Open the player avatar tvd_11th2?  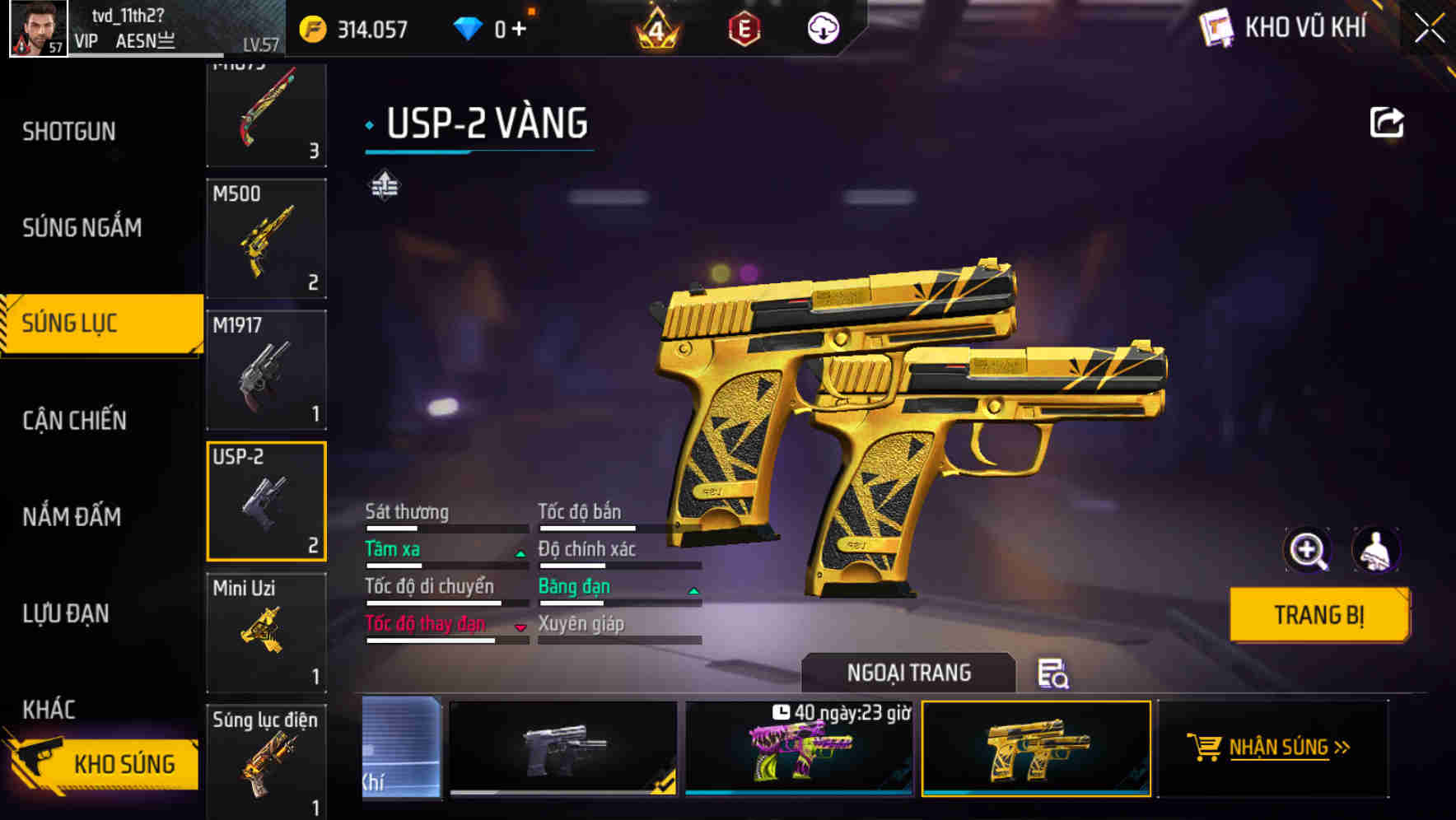(x=37, y=27)
